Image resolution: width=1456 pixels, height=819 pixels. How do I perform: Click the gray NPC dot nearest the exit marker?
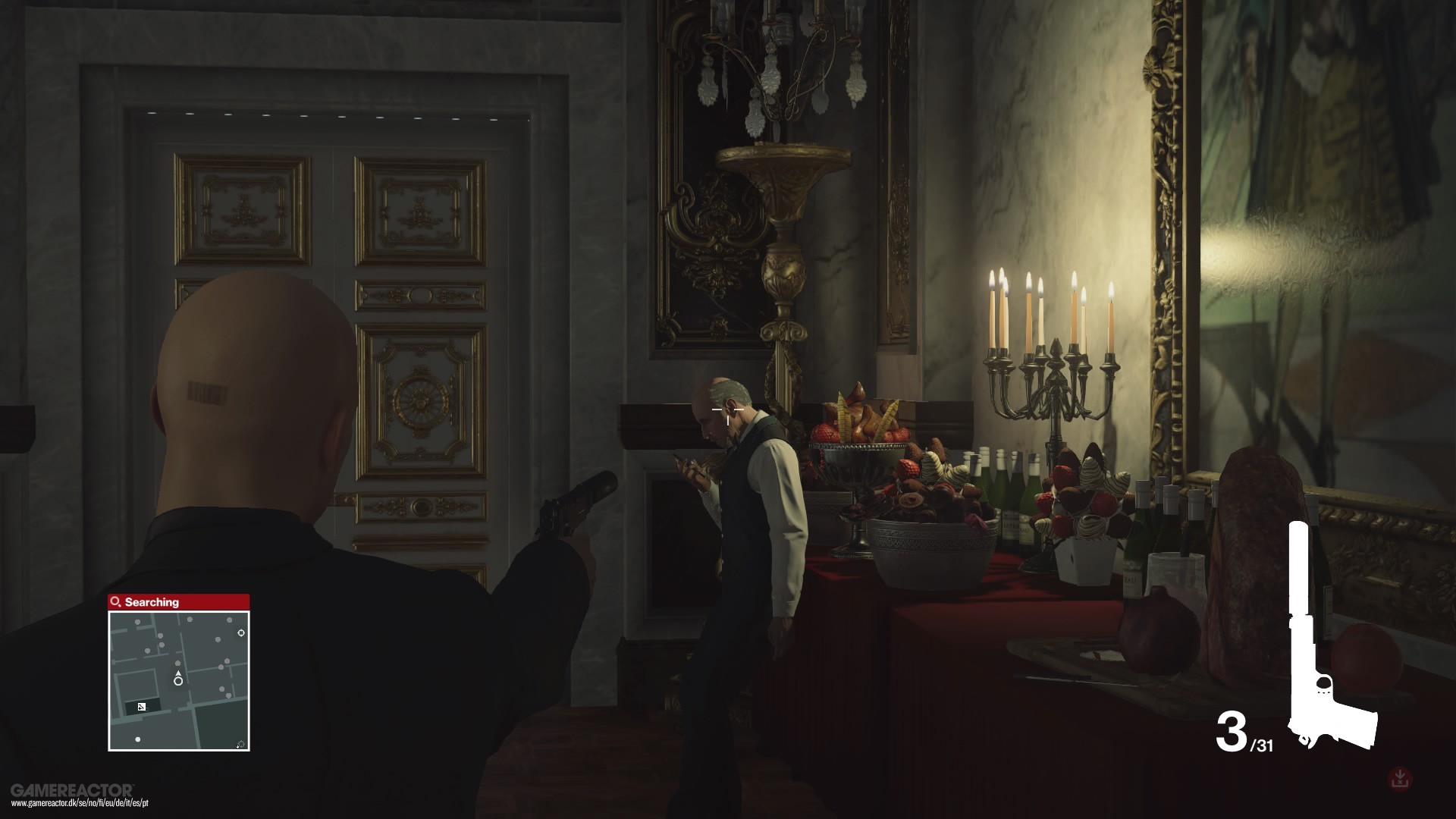tap(228, 620)
